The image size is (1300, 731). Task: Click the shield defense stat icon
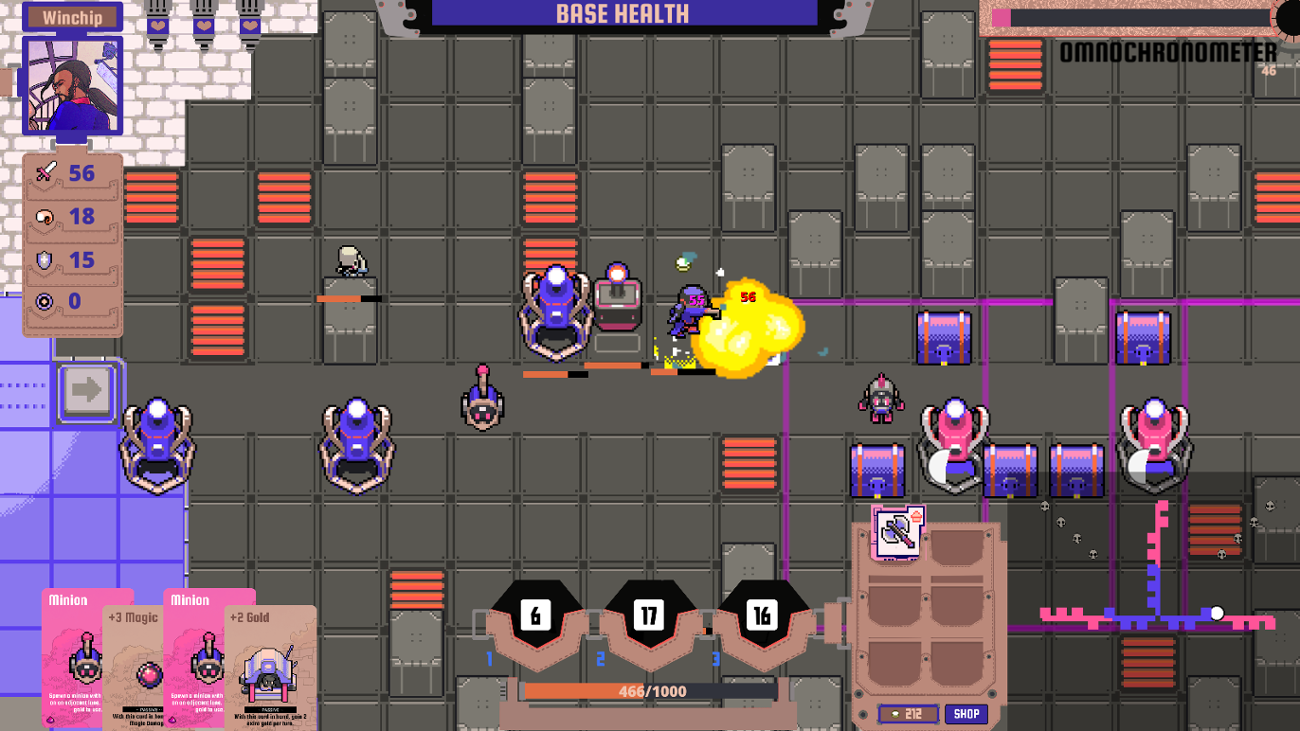42,261
